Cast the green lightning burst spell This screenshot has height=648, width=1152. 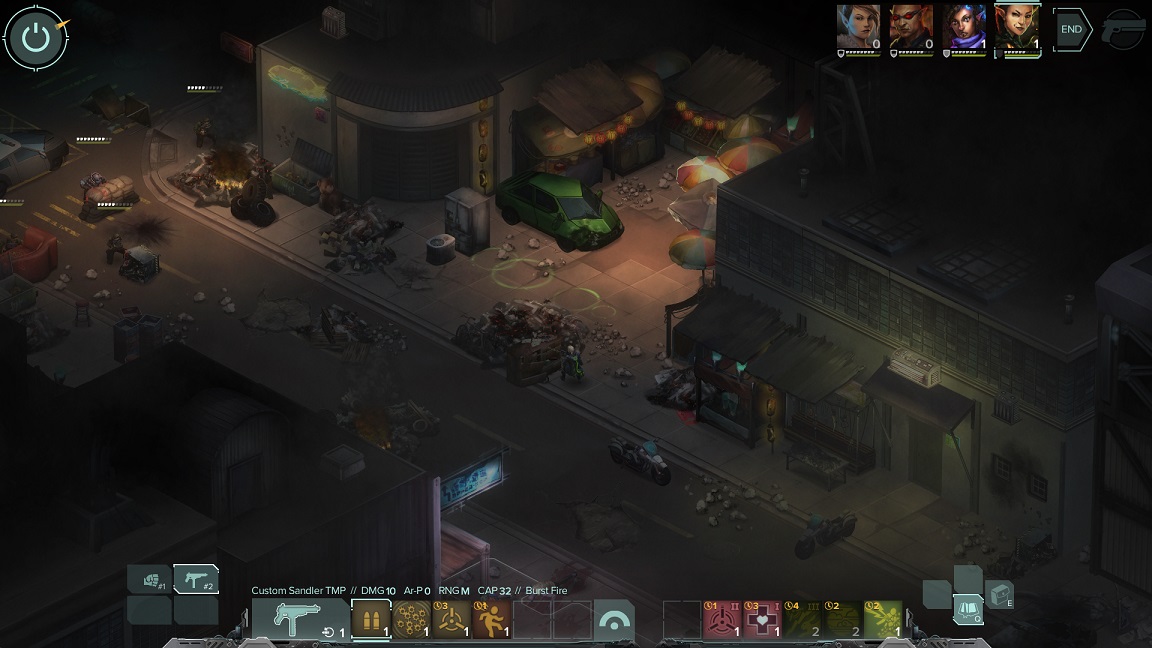tap(882, 620)
